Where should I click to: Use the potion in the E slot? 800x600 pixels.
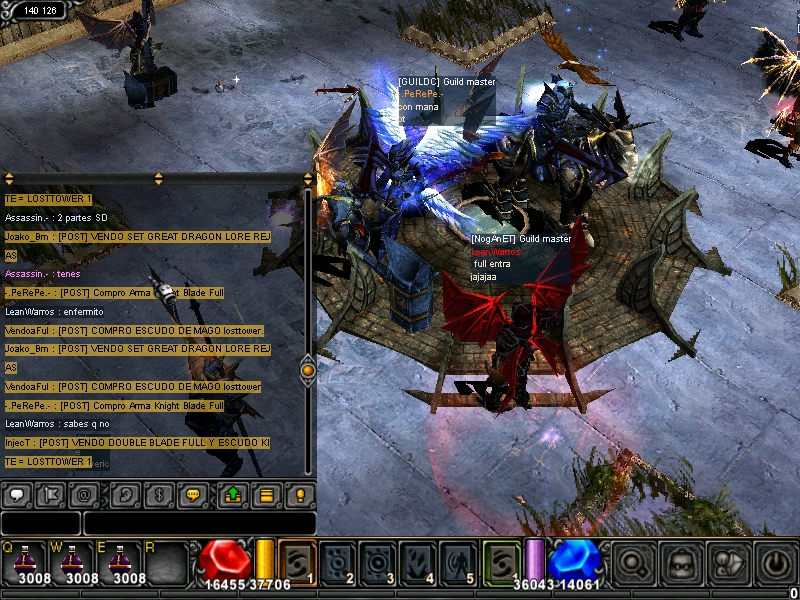tap(122, 562)
